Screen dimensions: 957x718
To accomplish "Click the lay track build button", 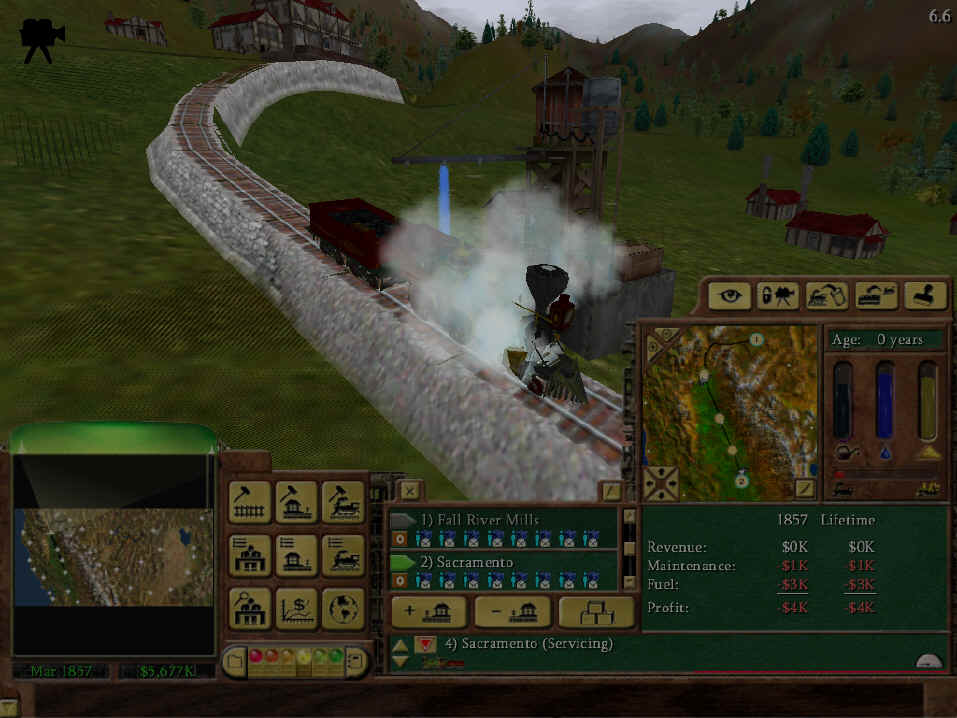I will 251,503.
